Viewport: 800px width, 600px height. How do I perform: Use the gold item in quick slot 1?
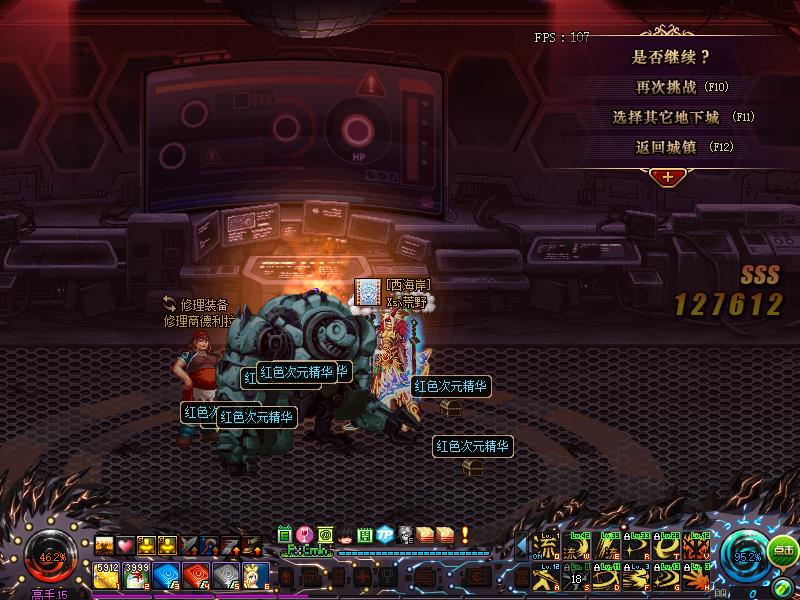107,574
